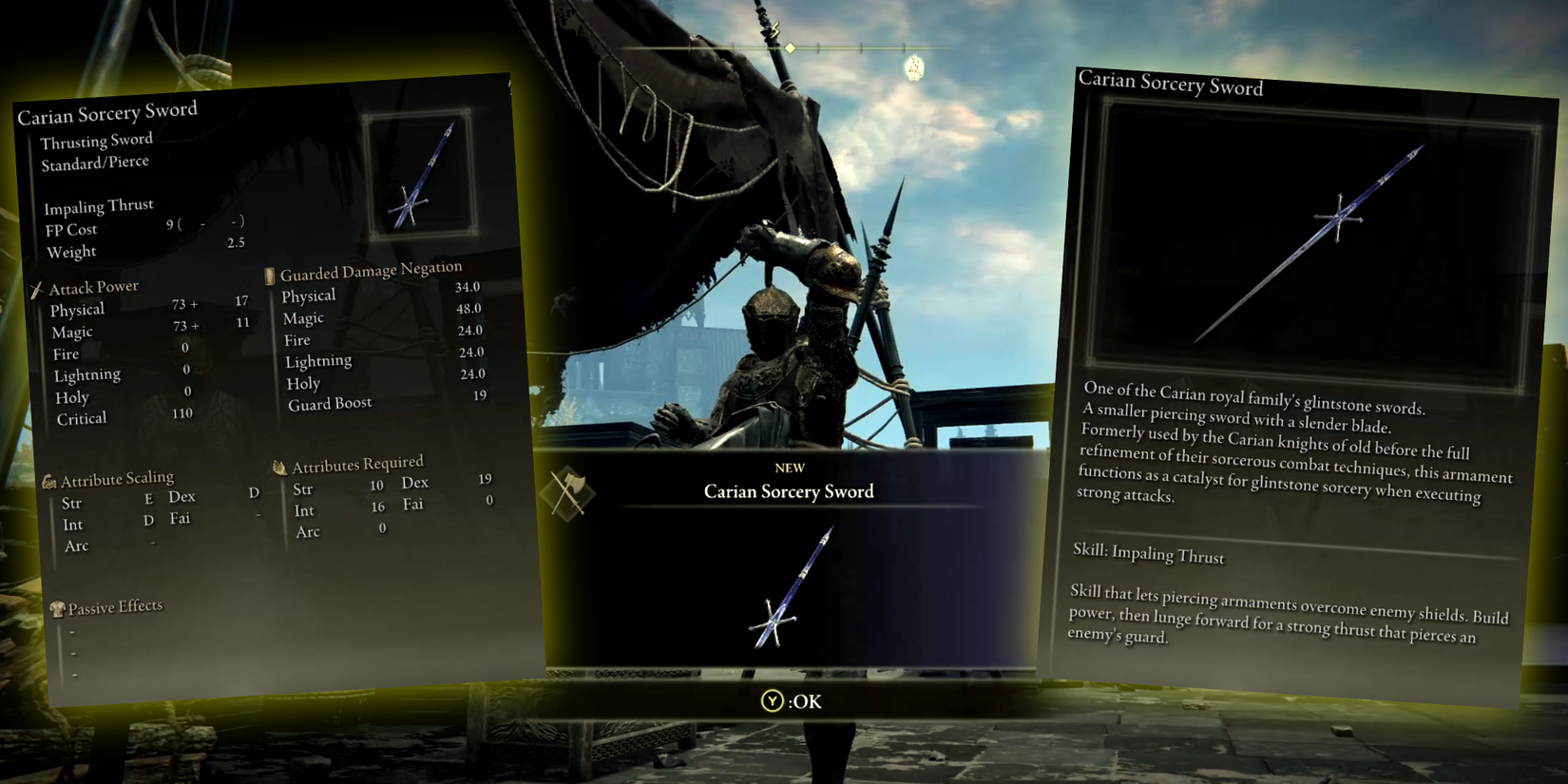Screen dimensions: 1568x784
Task: Click the Attack Power sword icon
Action: (38, 287)
